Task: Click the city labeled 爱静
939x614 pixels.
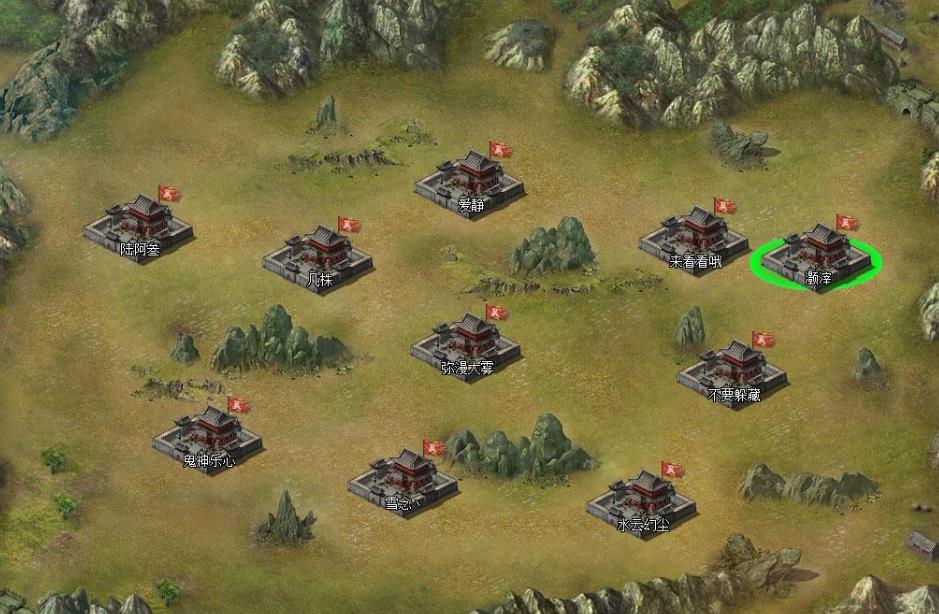Action: pos(471,181)
